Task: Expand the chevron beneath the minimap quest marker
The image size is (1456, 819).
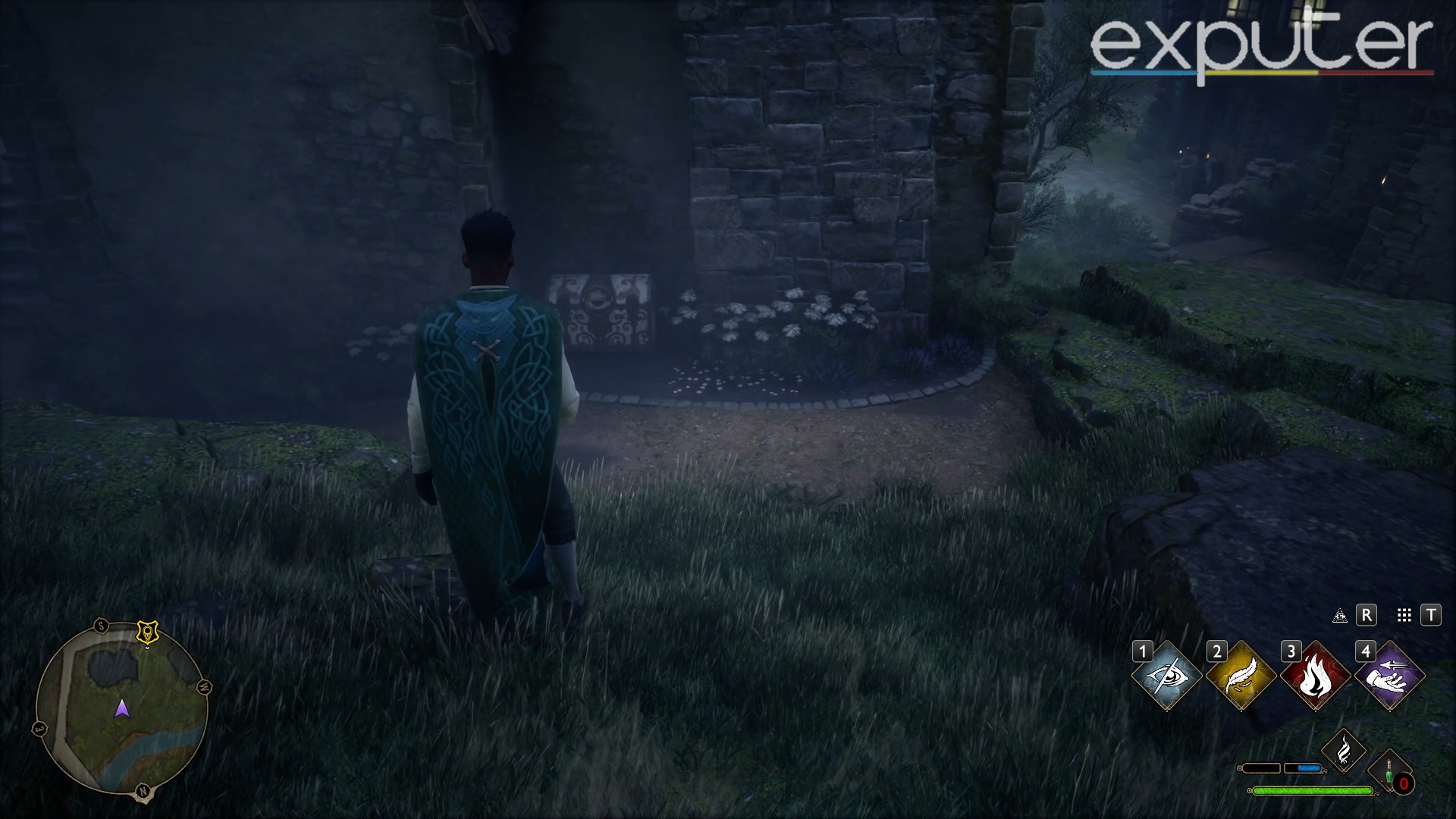Action: (147, 649)
